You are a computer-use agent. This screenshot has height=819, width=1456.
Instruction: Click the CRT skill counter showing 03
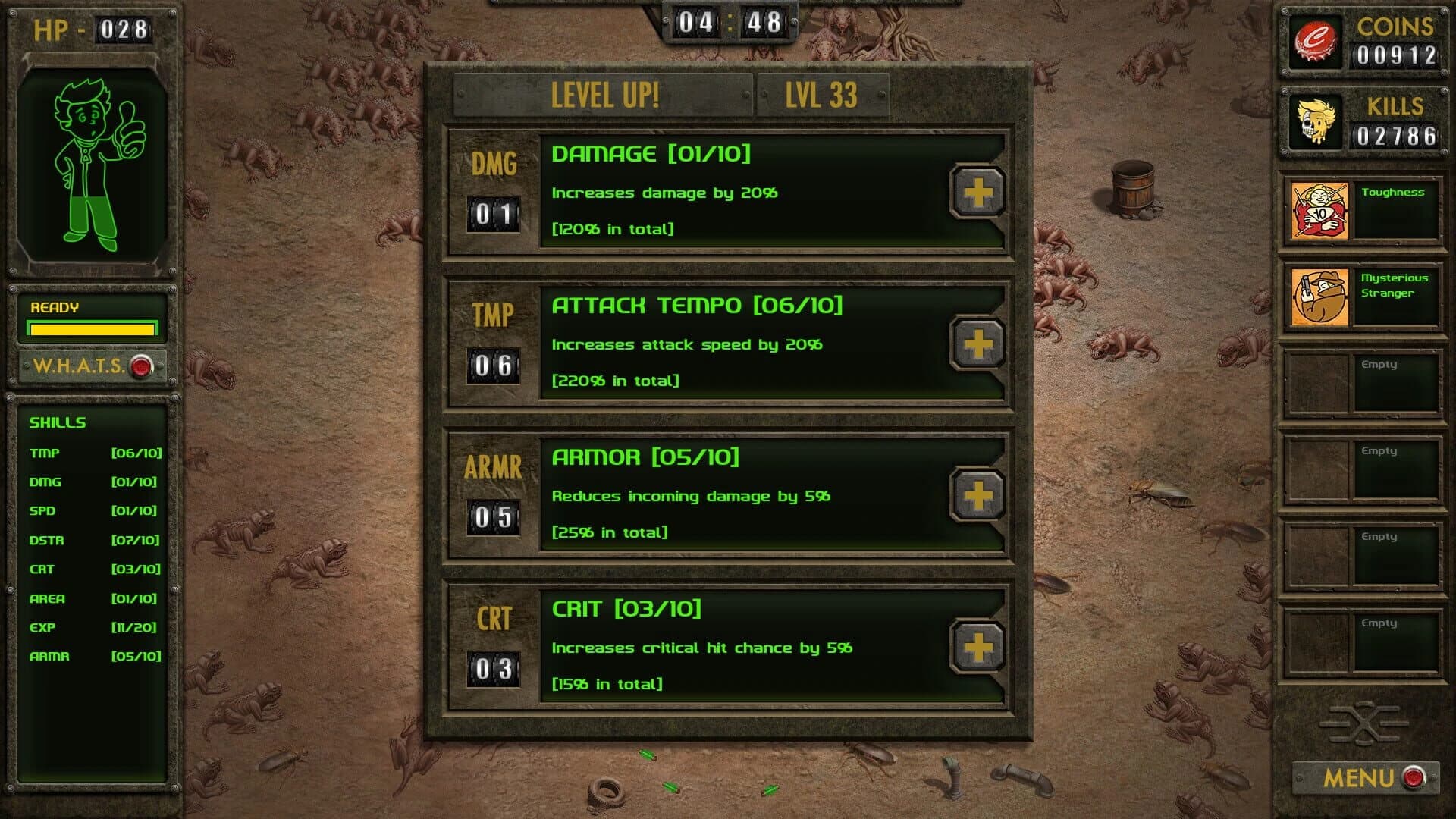(493, 670)
